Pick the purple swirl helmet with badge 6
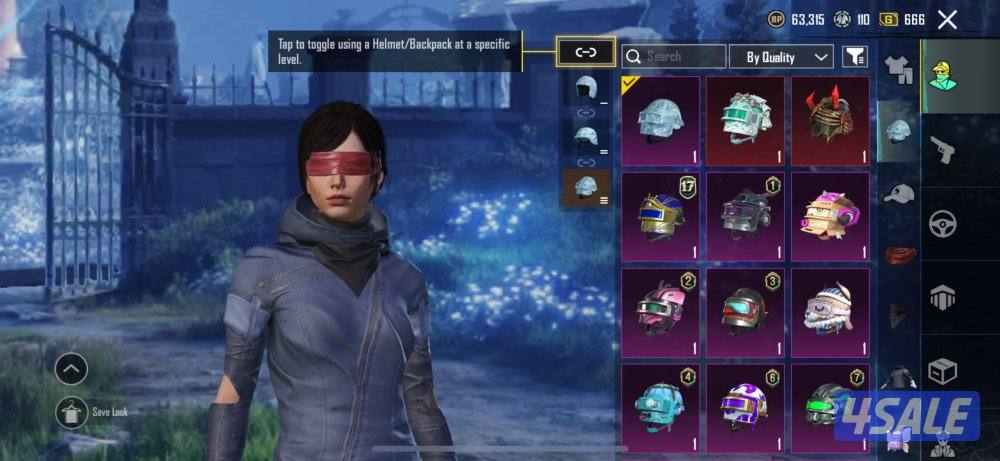The image size is (1000, 461). point(745,406)
